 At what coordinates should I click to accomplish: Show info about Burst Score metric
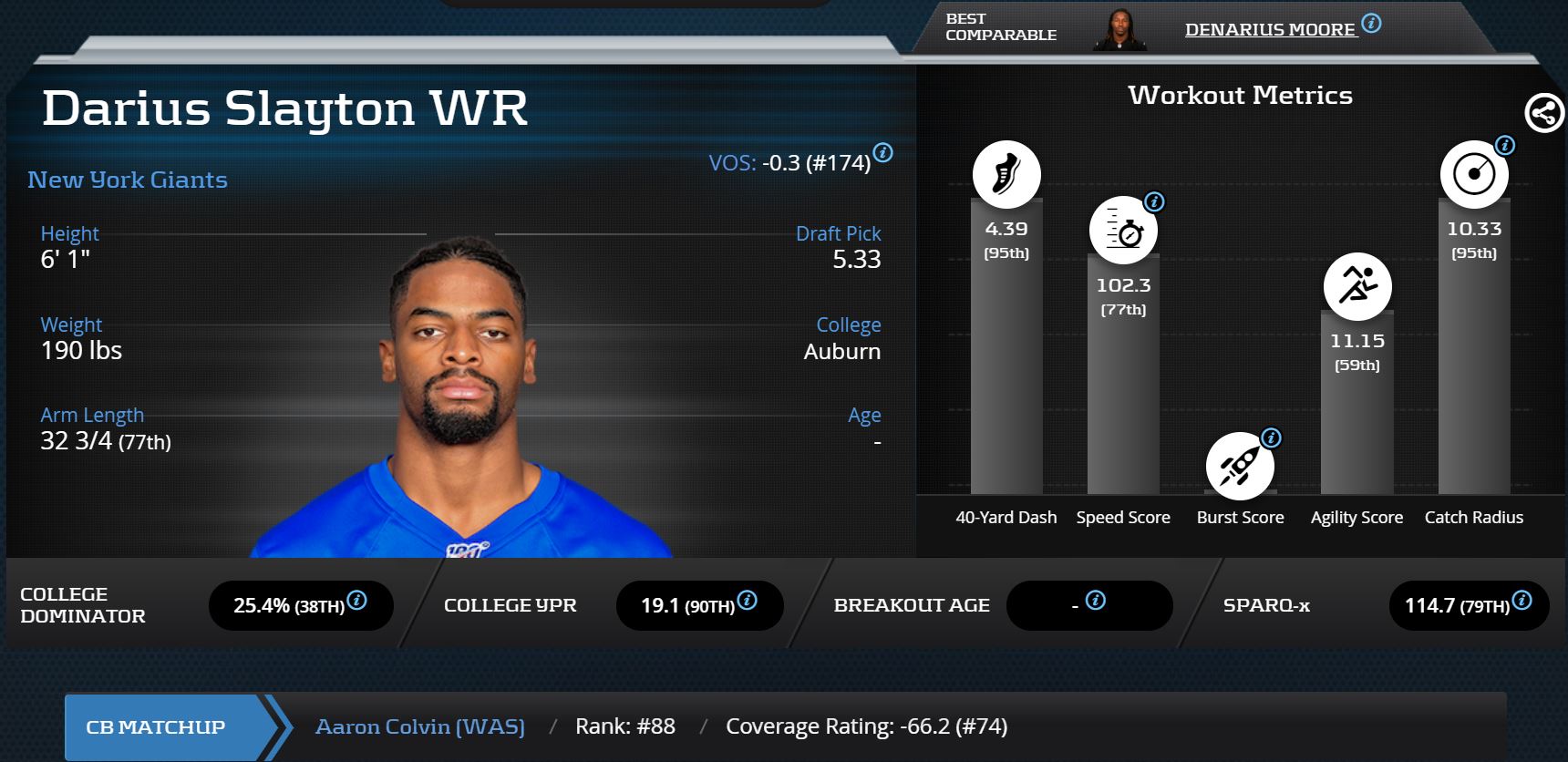click(1271, 438)
